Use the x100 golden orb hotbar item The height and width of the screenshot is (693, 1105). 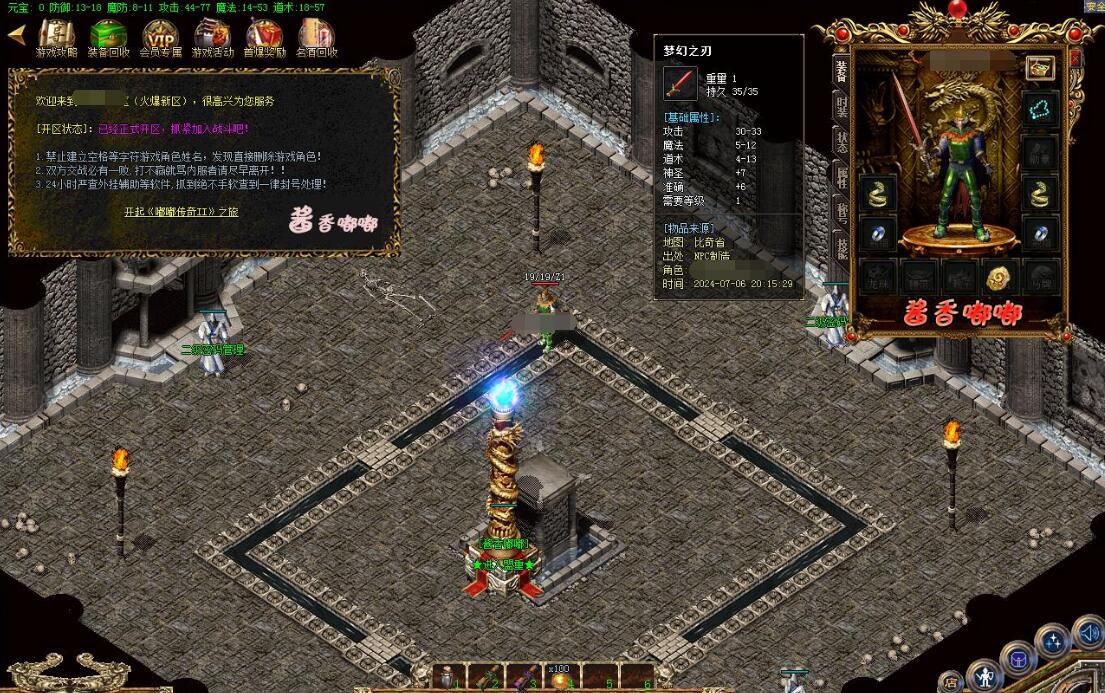(562, 679)
